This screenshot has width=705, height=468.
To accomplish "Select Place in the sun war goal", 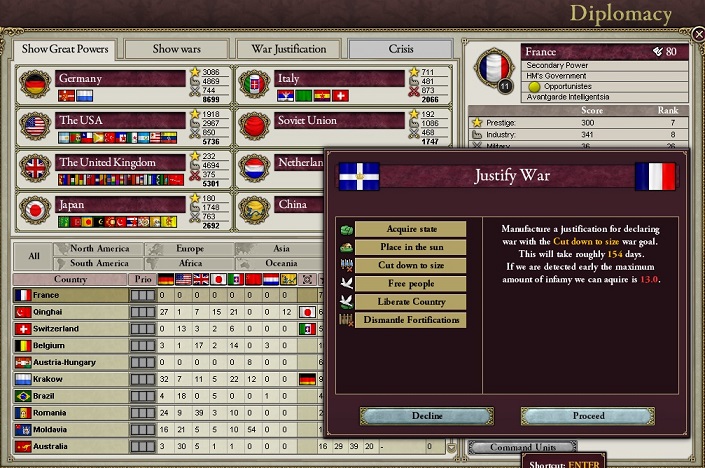I will click(410, 248).
